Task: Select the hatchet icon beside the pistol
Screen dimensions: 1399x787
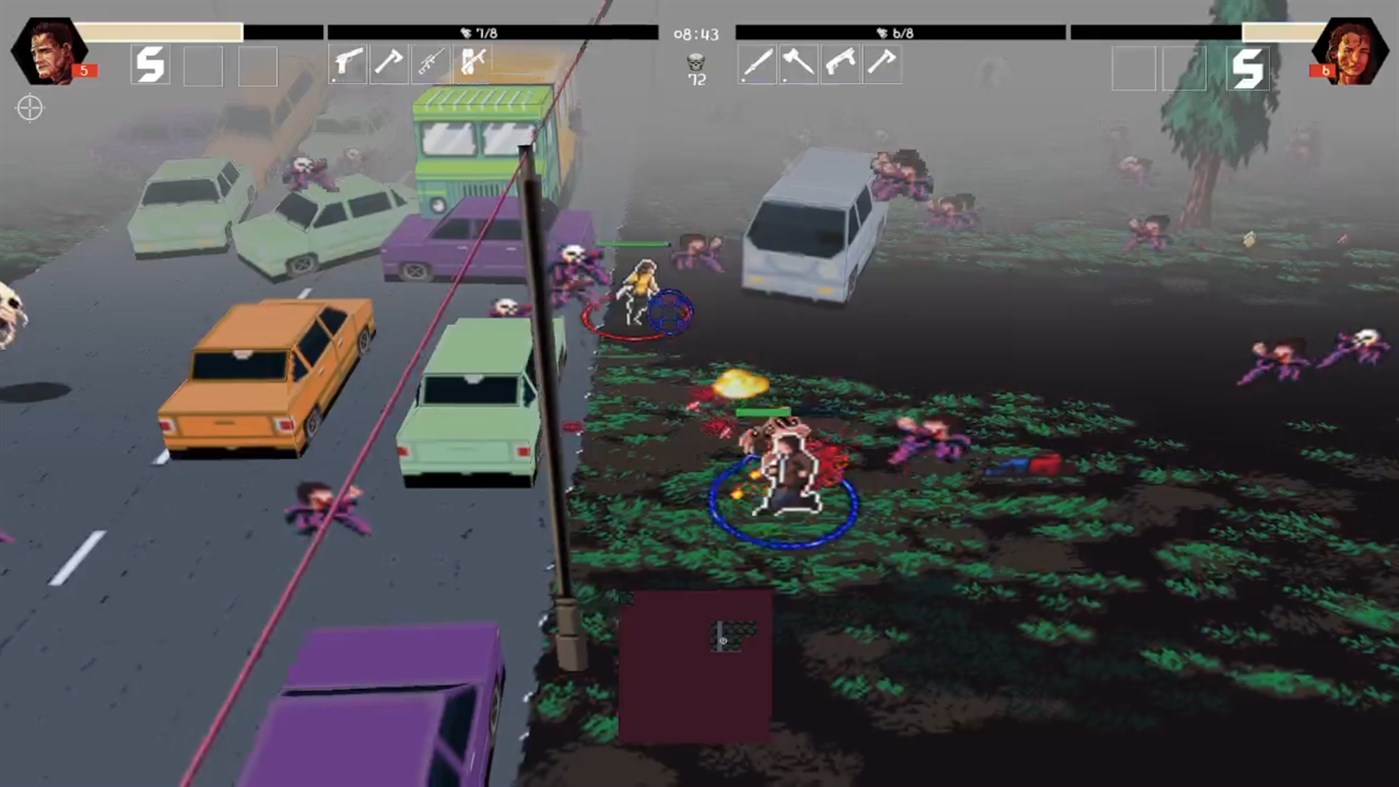Action: tap(388, 62)
